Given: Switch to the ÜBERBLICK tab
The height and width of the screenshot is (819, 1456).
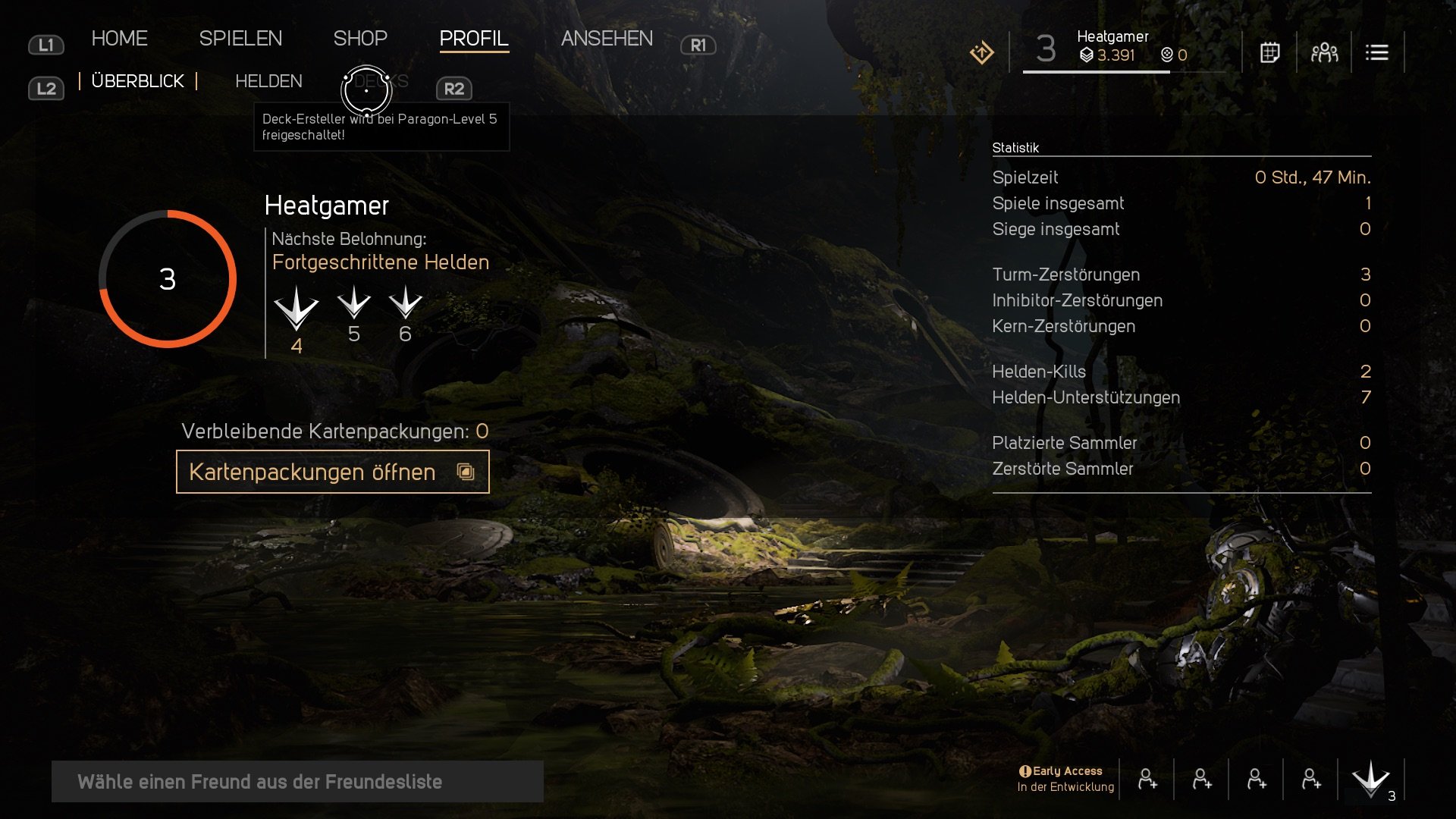Looking at the screenshot, I should (137, 81).
